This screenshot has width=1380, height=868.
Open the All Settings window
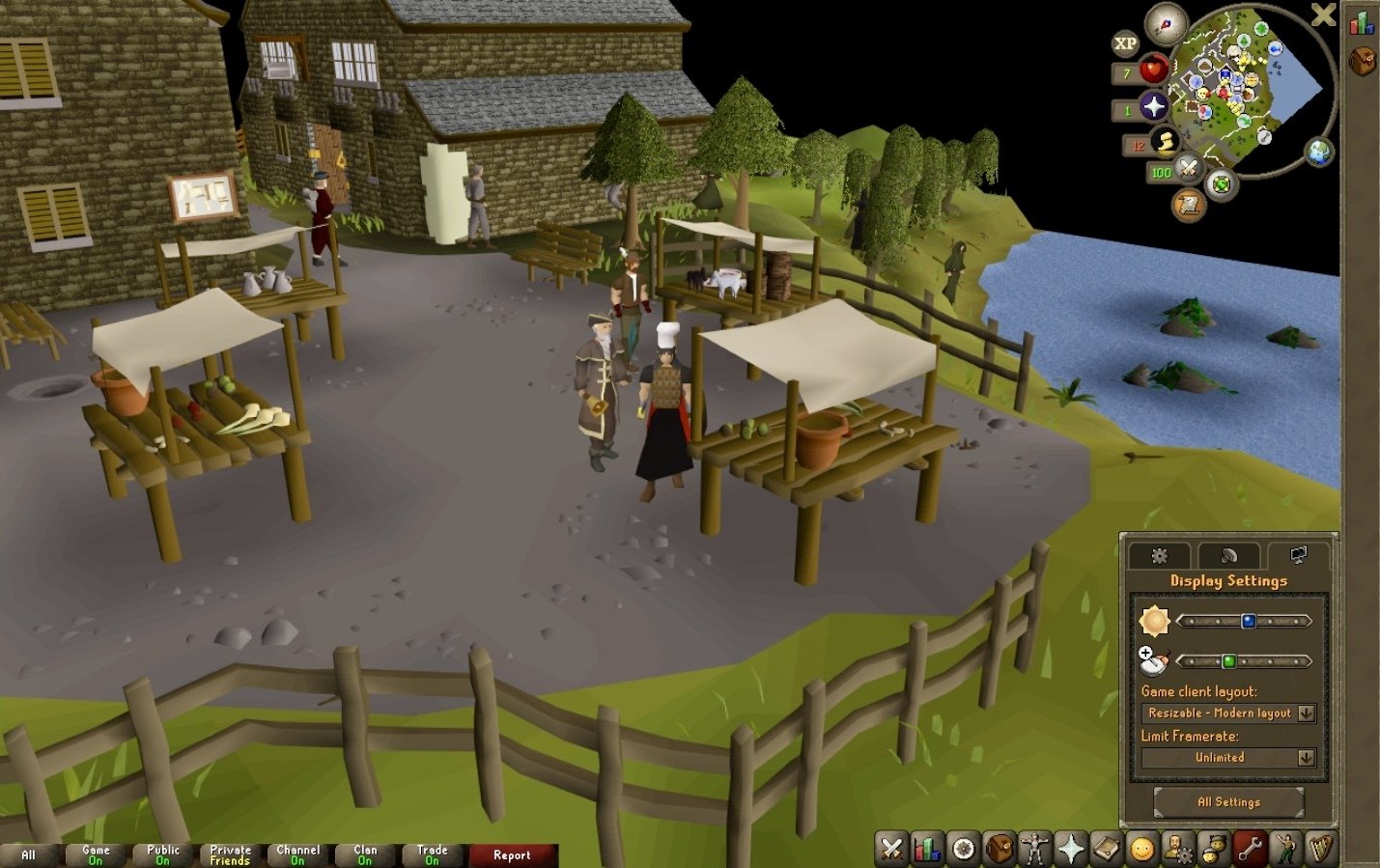coord(1228,801)
